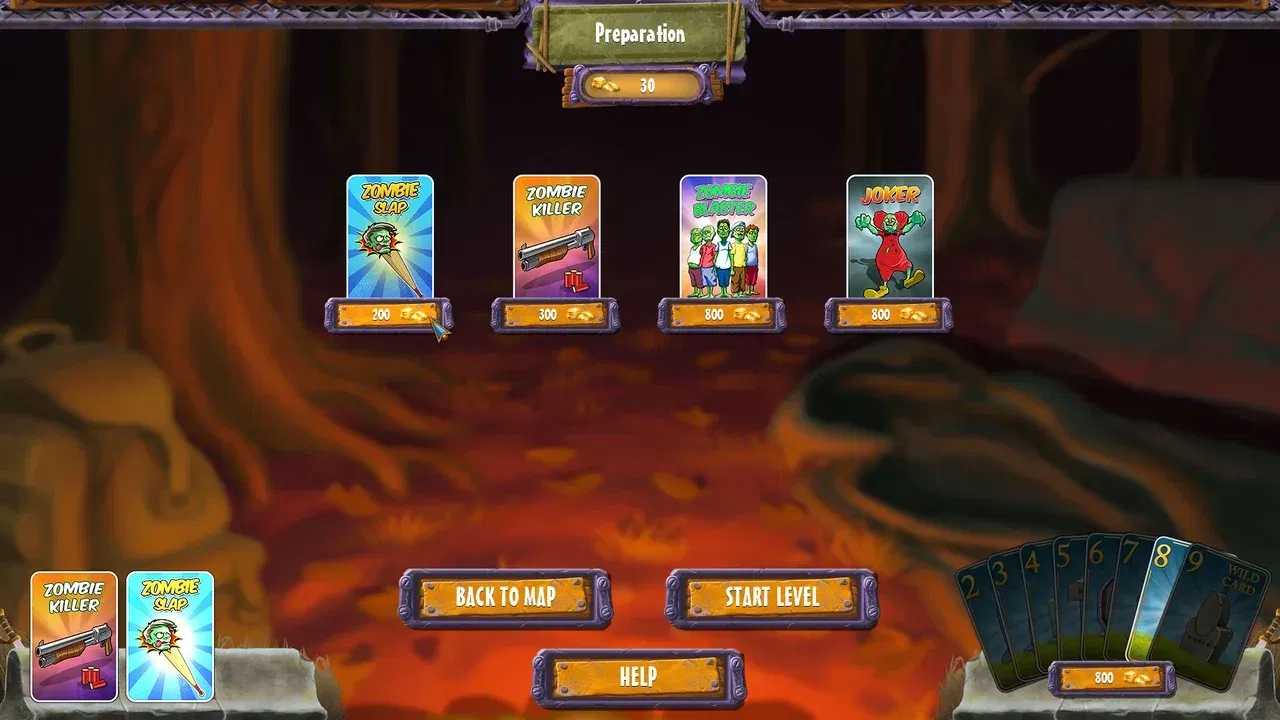This screenshot has width=1280, height=720.
Task: Click the coin balance showing 30
Action: pos(640,86)
